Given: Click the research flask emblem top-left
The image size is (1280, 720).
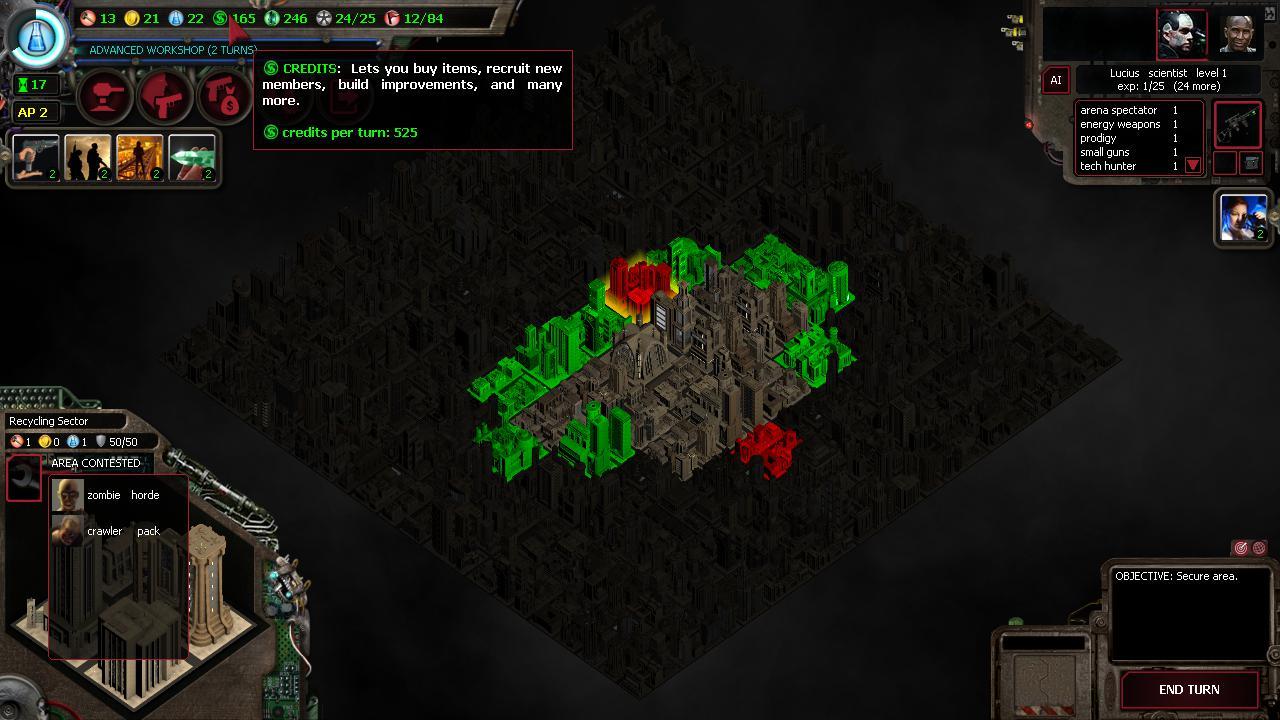Looking at the screenshot, I should tap(36, 36).
